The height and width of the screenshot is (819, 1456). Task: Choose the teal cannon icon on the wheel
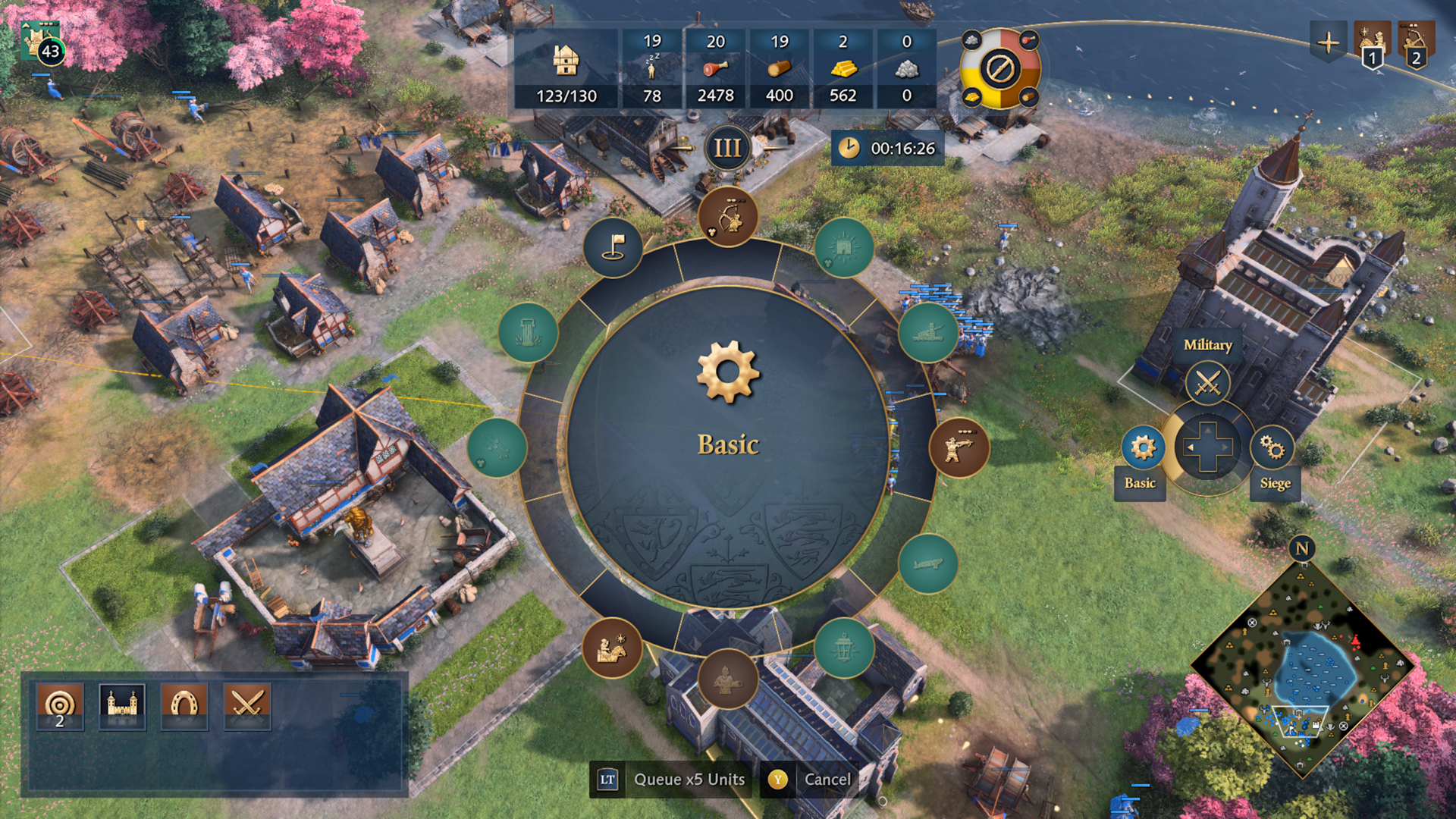(927, 563)
